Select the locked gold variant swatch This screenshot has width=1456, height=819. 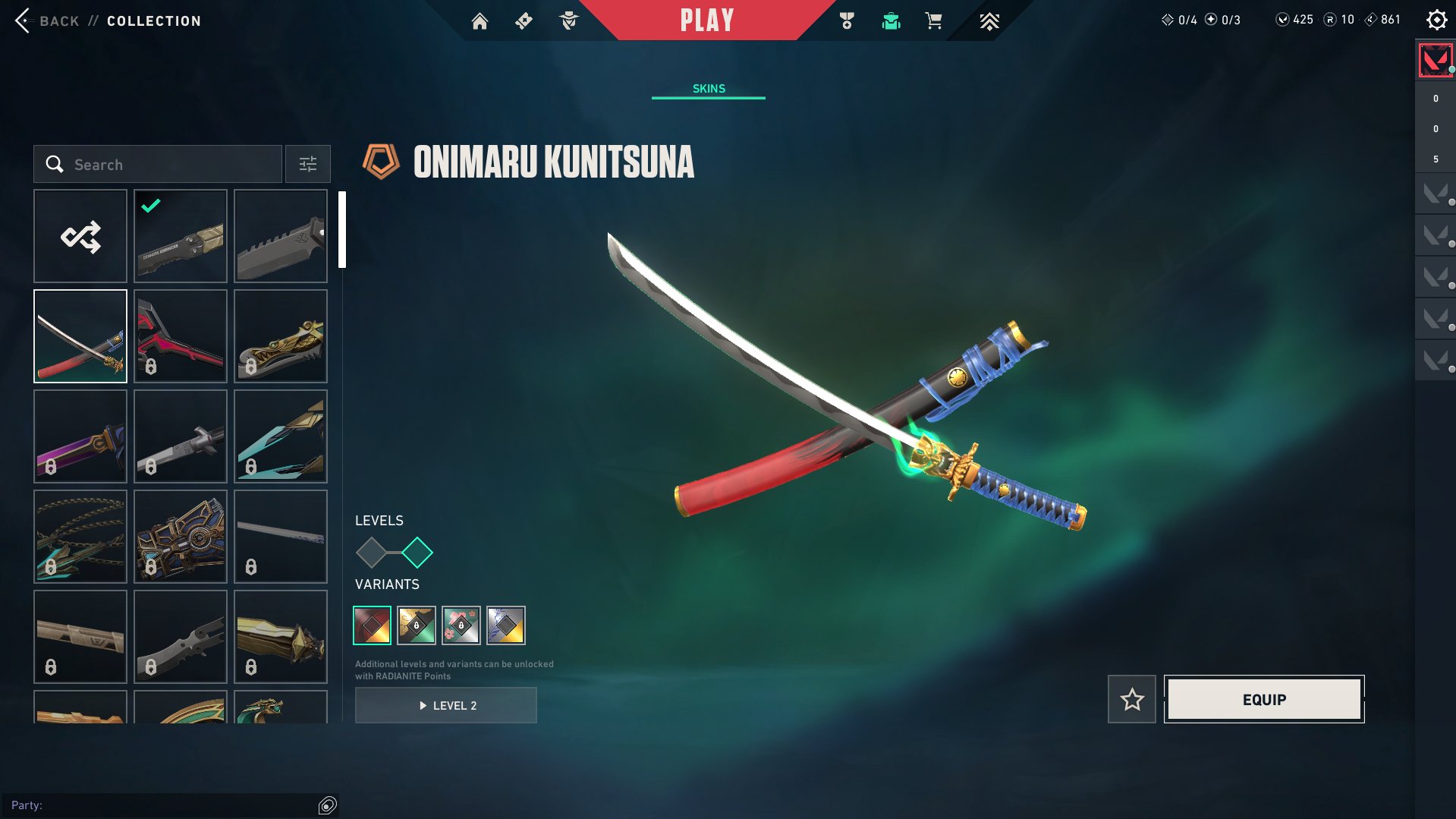click(416, 625)
